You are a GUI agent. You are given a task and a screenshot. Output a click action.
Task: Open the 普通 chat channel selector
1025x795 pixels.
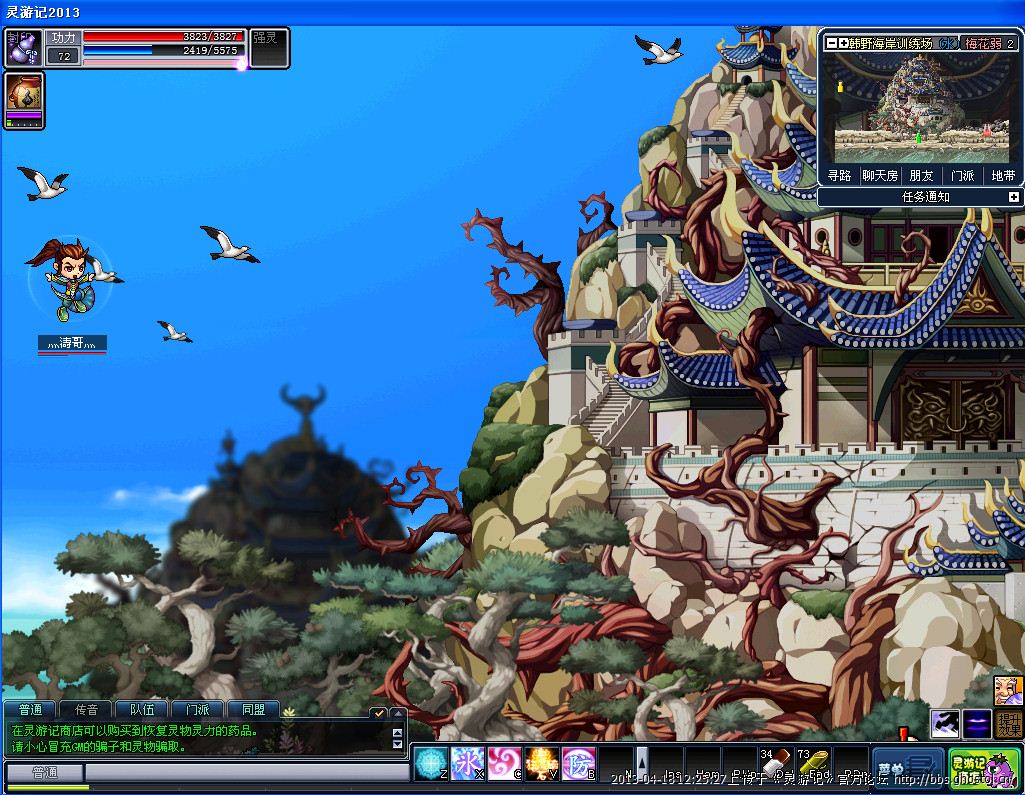45,773
